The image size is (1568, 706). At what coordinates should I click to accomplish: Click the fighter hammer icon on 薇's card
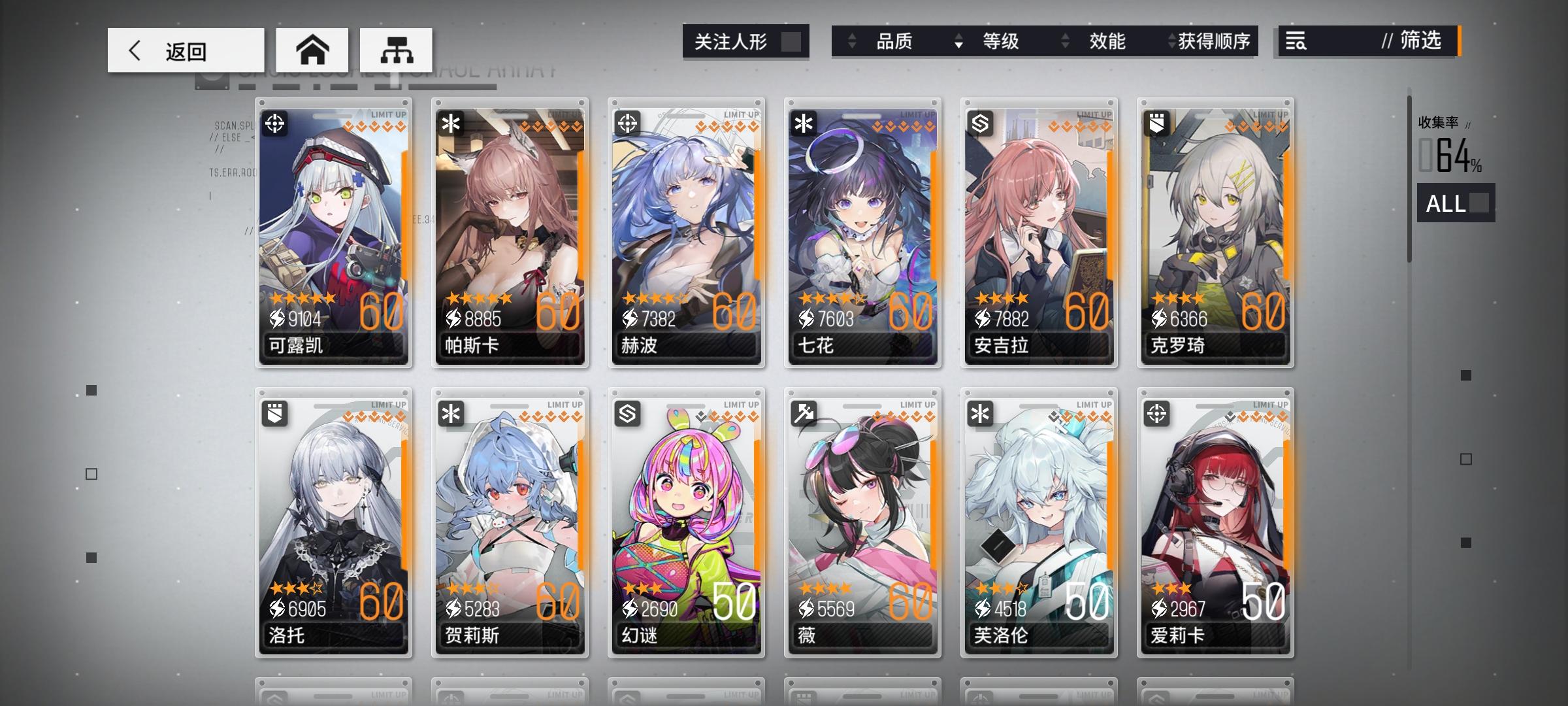click(x=805, y=414)
